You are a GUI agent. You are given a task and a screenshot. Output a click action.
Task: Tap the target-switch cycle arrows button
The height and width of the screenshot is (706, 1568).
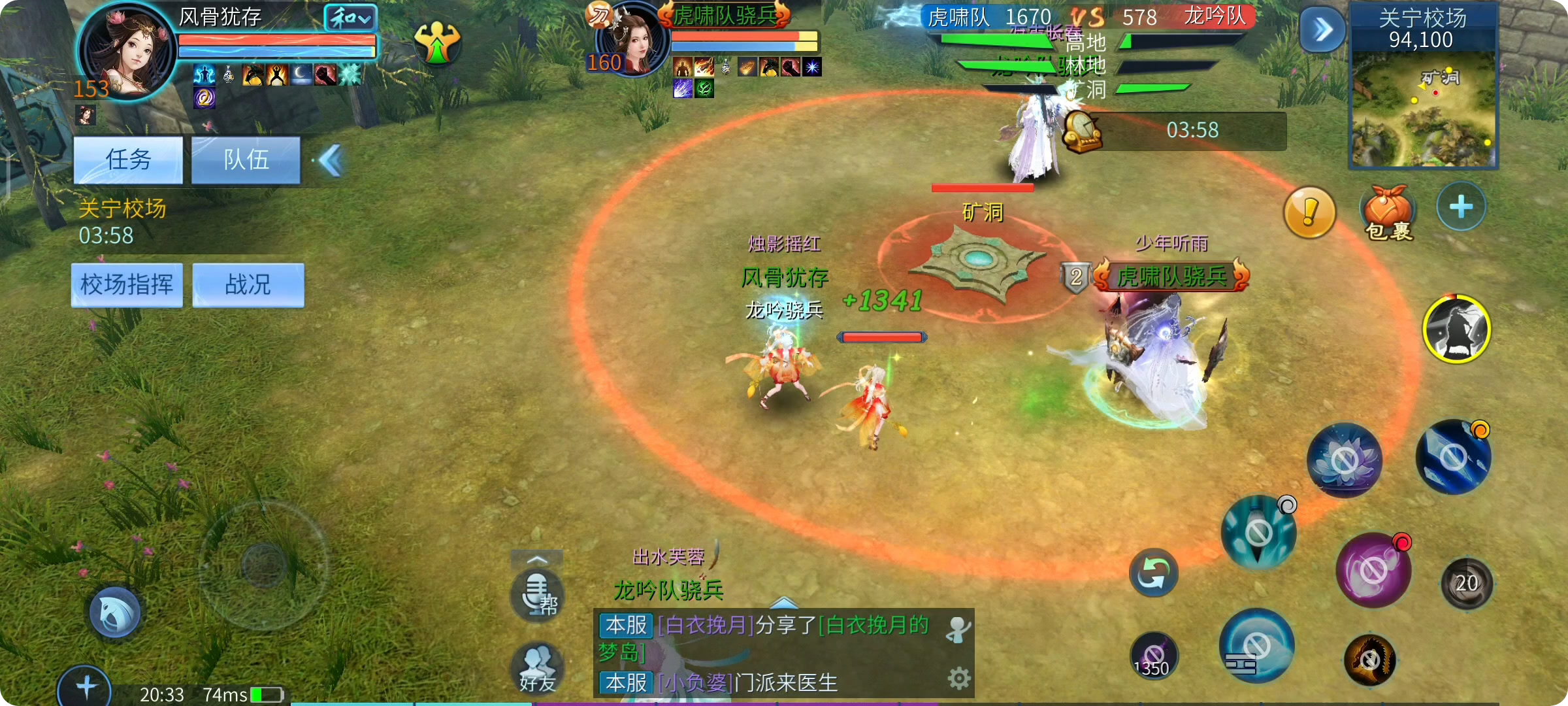click(x=1153, y=573)
